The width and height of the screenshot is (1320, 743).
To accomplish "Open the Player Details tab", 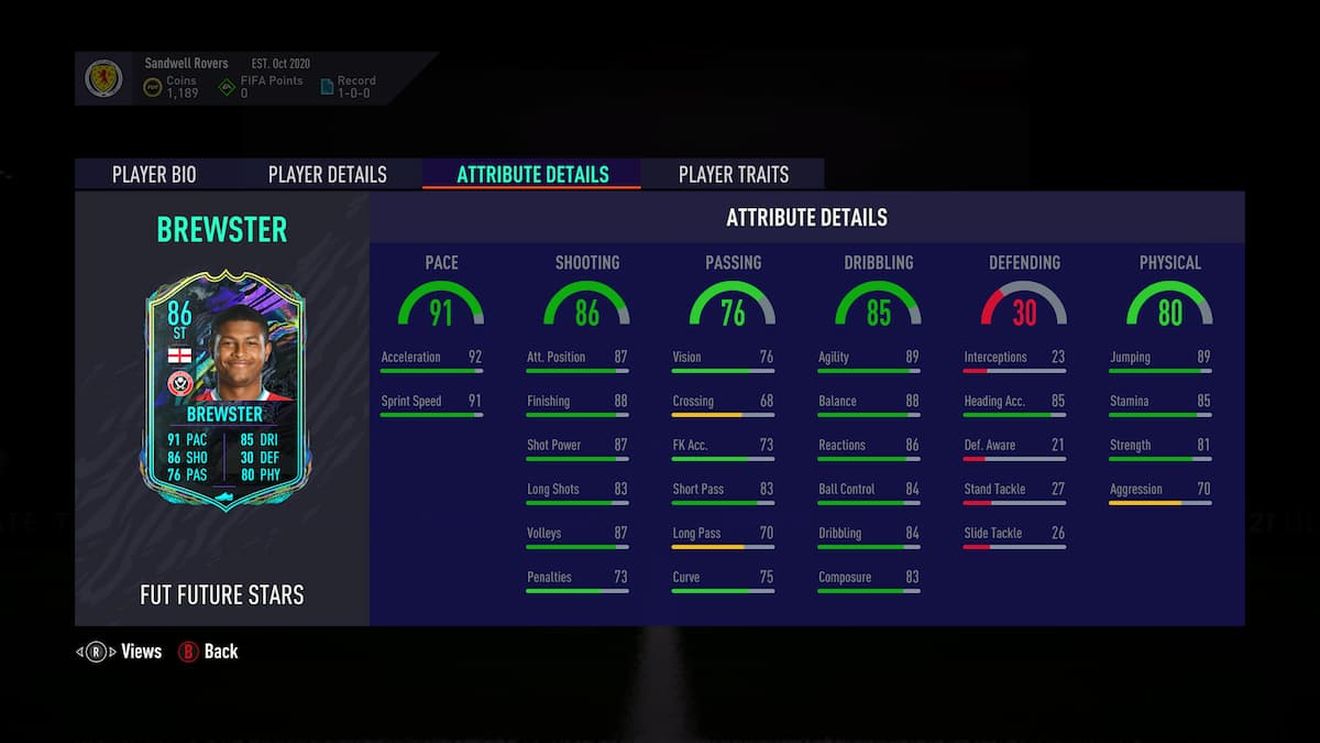I will [x=327, y=174].
